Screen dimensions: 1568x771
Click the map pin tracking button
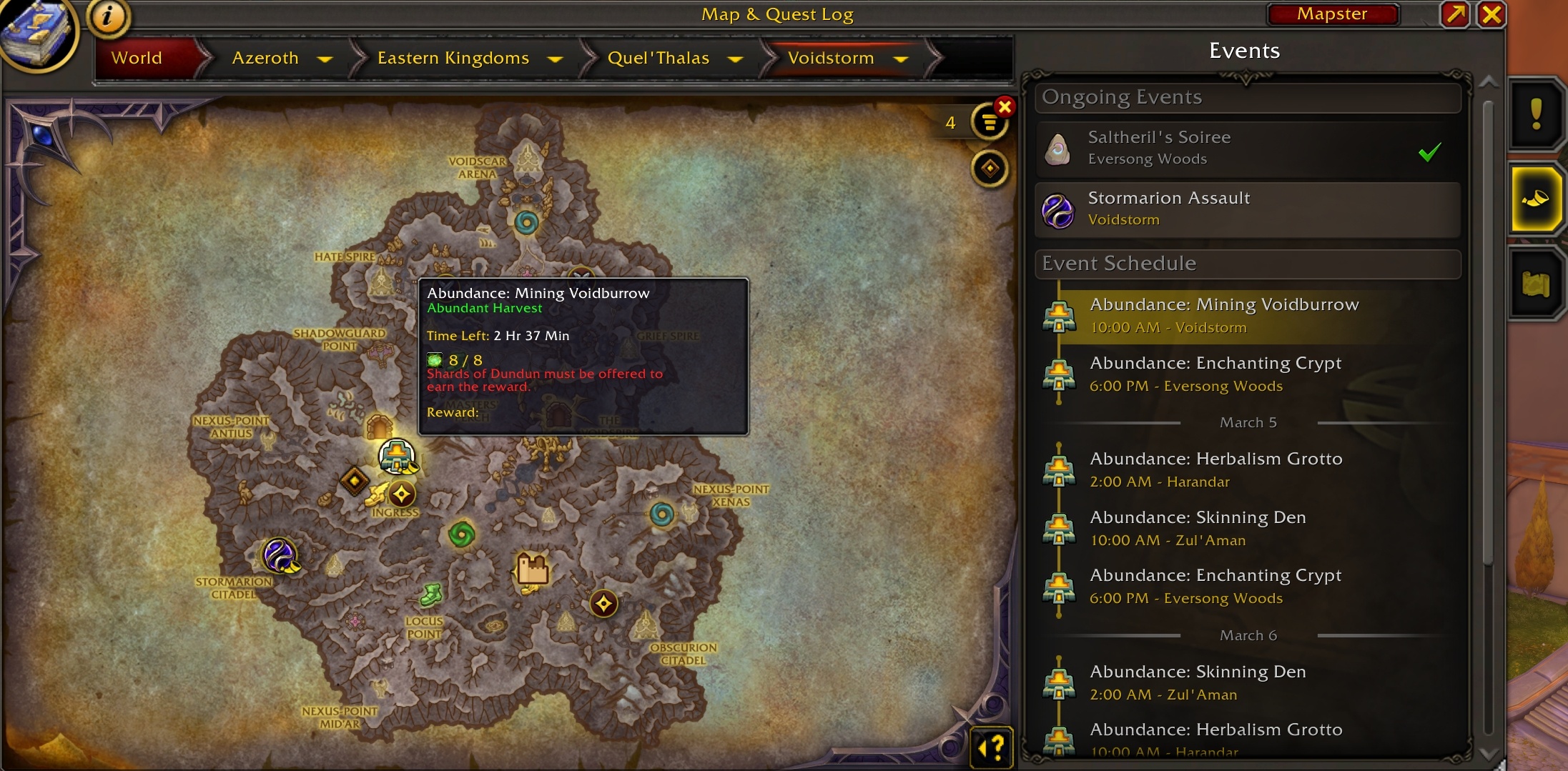pos(990,169)
